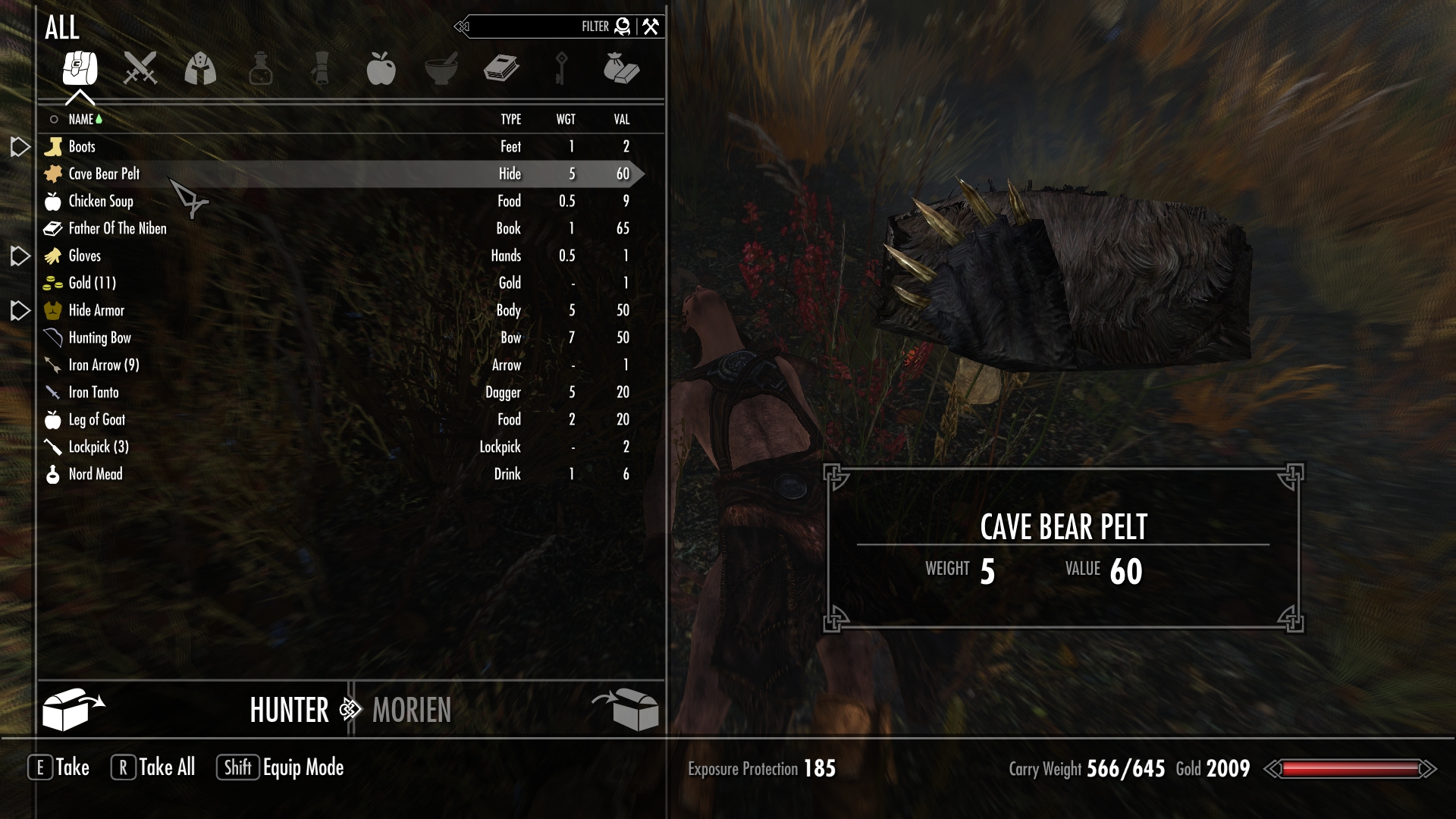This screenshot has width=1456, height=819.
Task: Pick the Iron Tanto dagger
Action: pyautogui.click(x=94, y=392)
